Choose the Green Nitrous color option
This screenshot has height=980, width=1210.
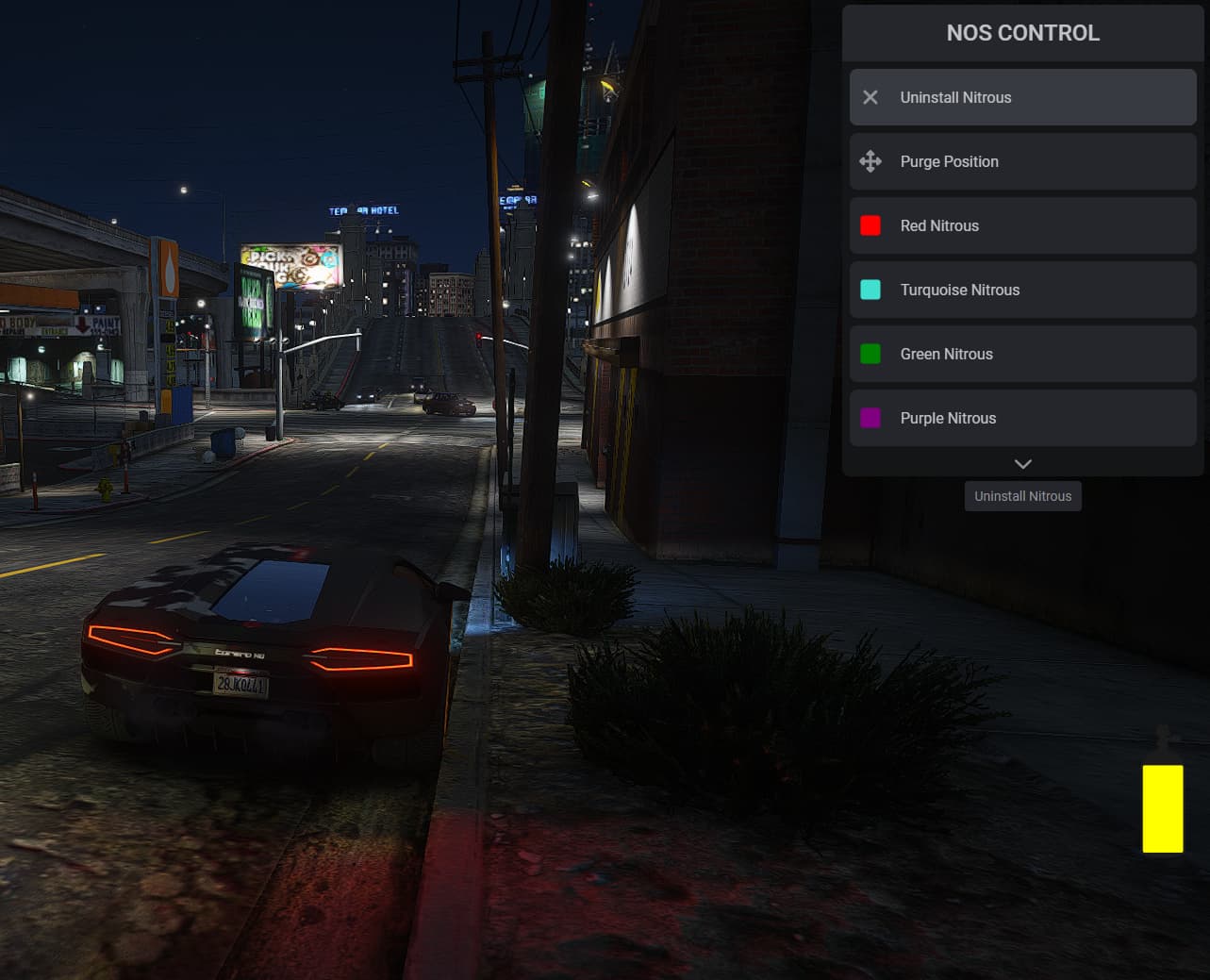pos(1022,354)
